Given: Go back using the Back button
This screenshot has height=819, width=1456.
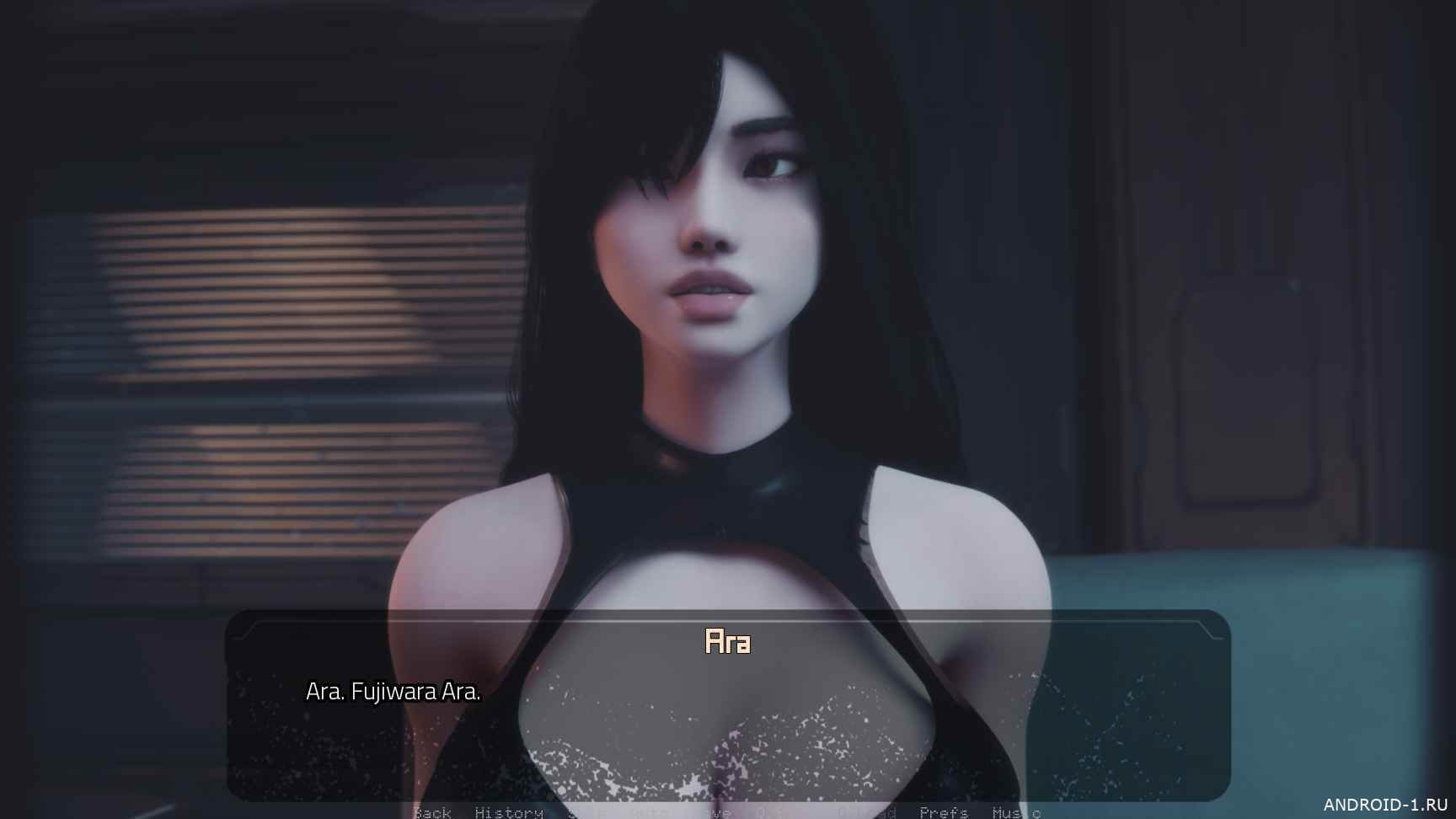Looking at the screenshot, I should point(432,812).
